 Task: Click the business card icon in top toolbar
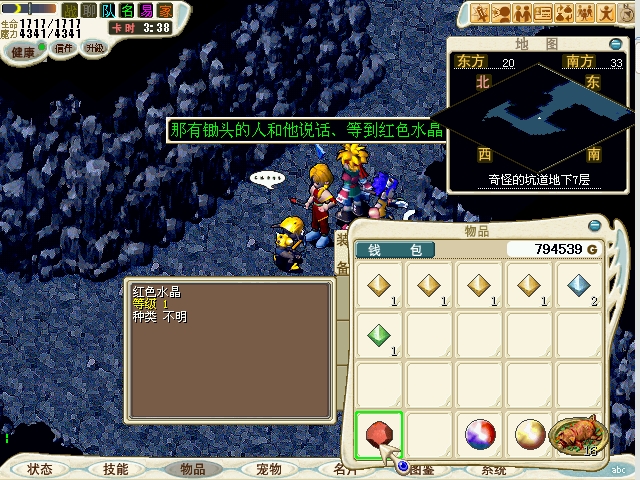point(543,12)
